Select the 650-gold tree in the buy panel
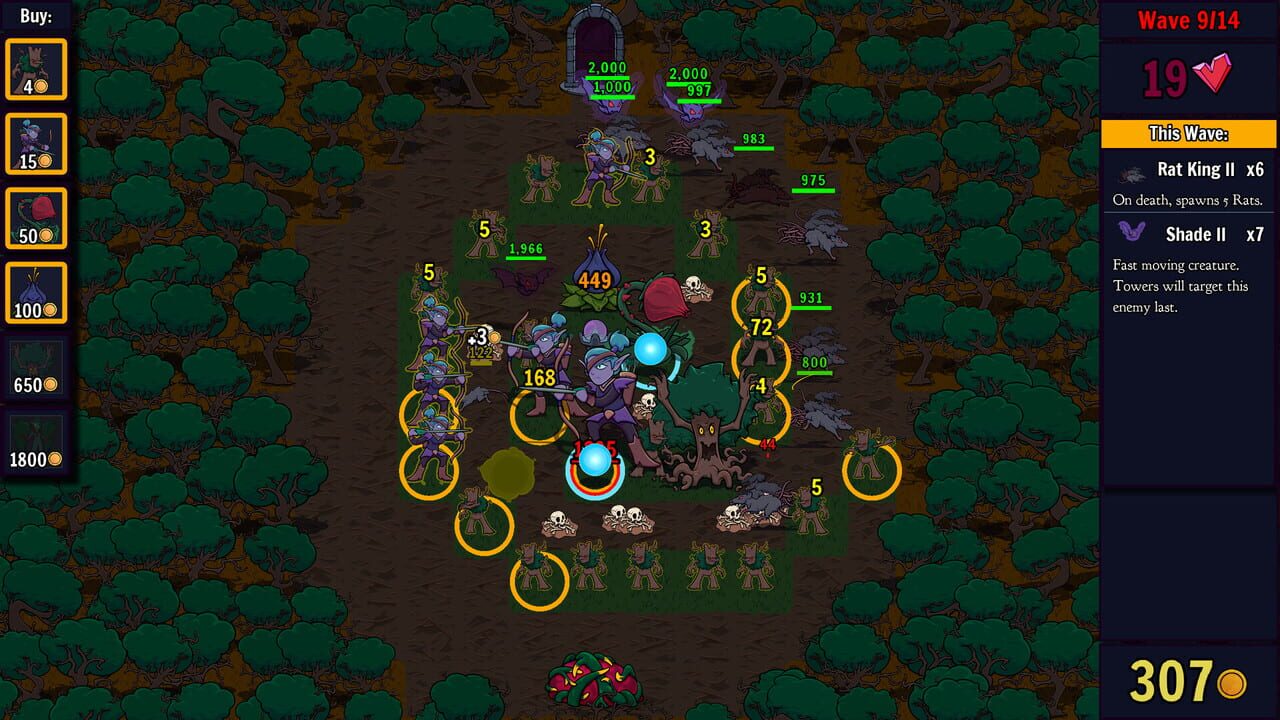1280x720 pixels. coord(37,367)
